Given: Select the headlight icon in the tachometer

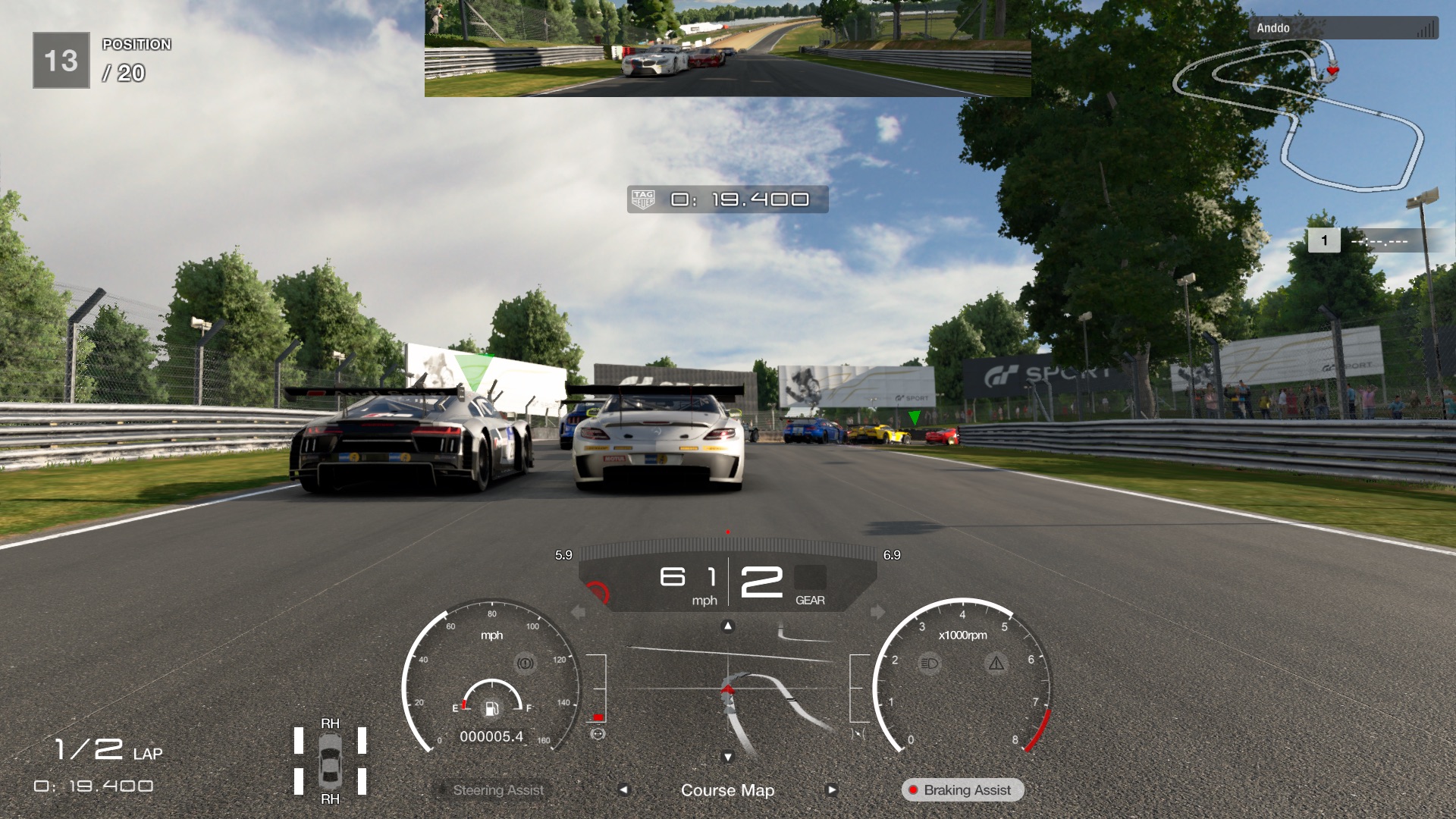Looking at the screenshot, I should tap(929, 664).
